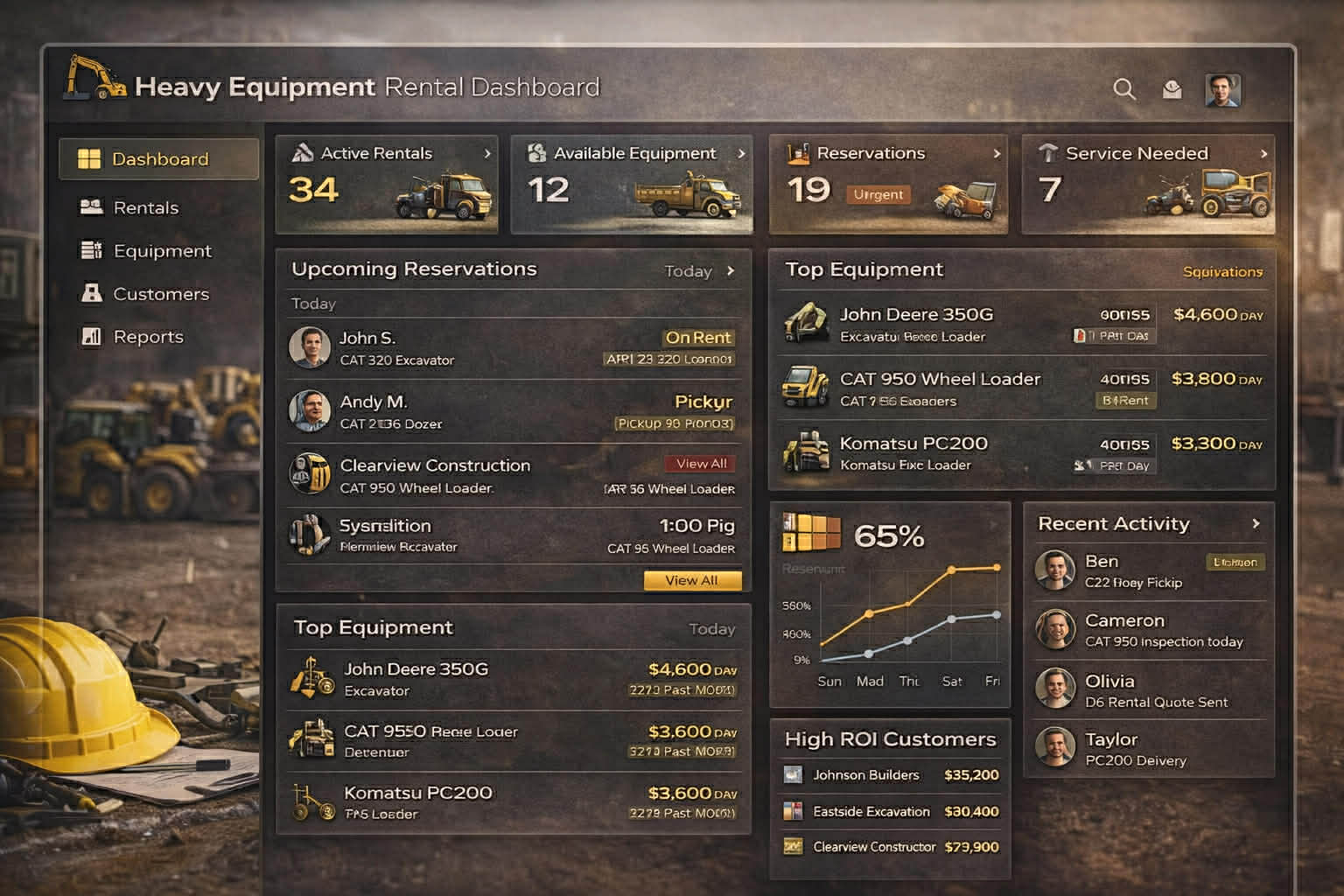Select the Dashboard sidebar icon
This screenshot has height=896, width=1344.
point(90,158)
